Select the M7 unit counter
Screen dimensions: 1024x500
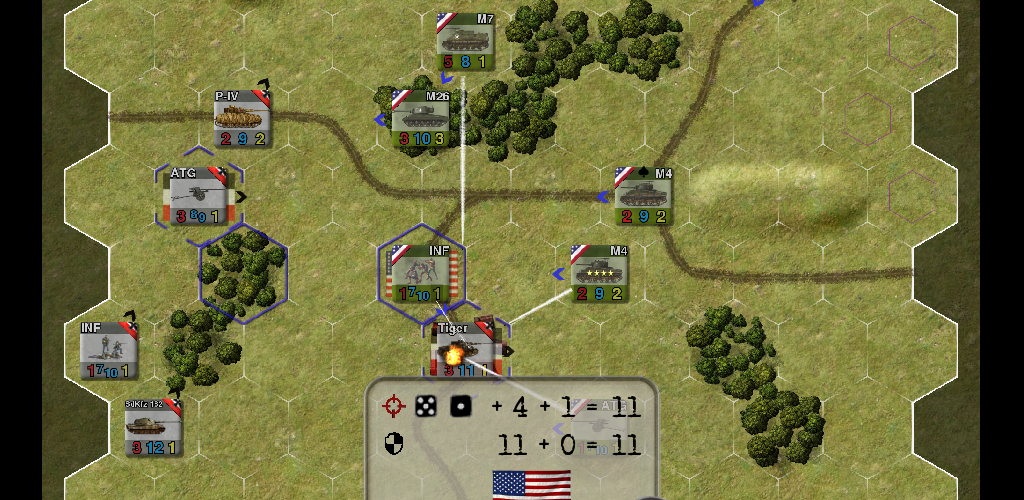pos(466,42)
